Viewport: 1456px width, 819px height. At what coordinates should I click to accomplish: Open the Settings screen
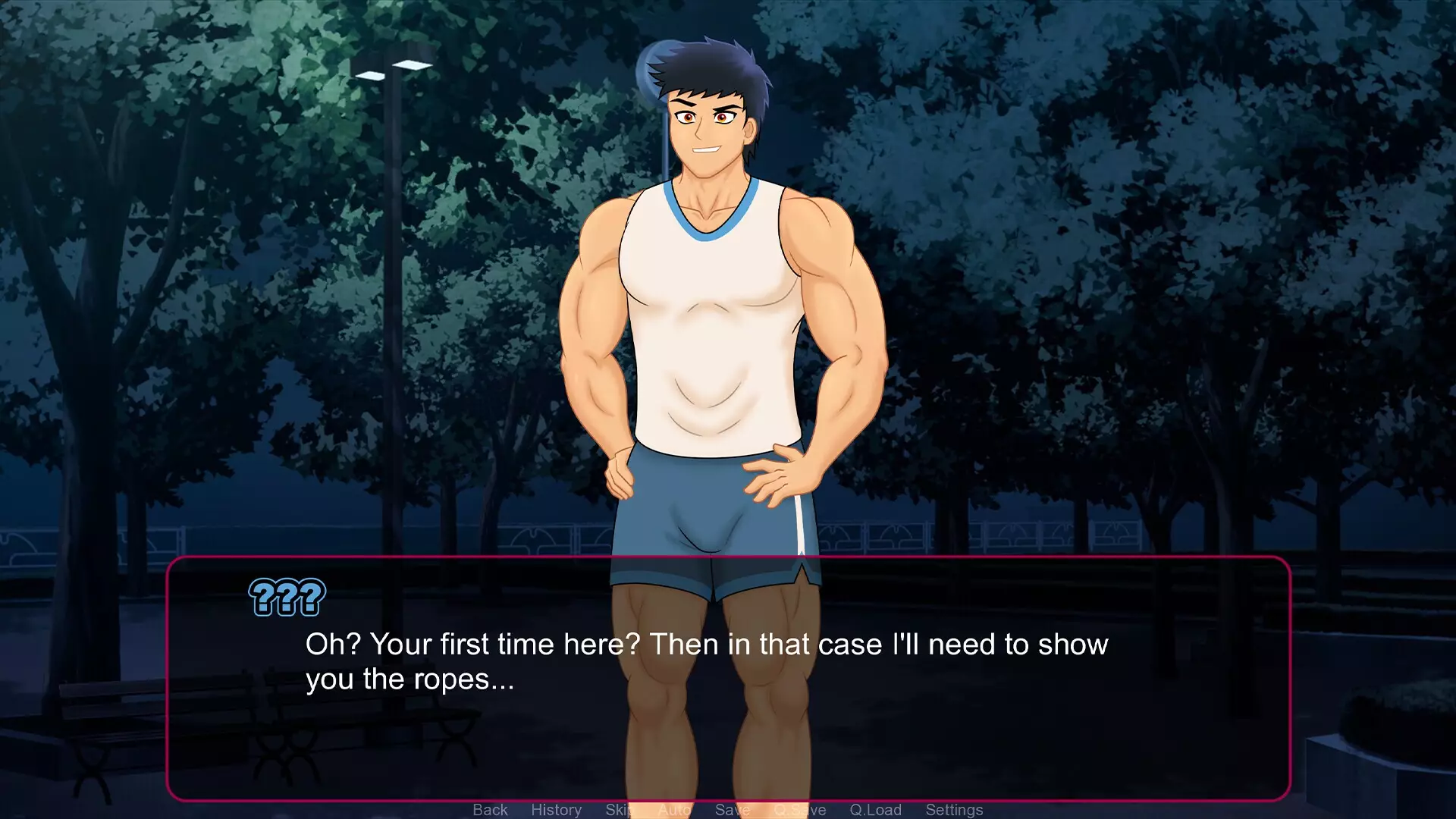pyautogui.click(x=954, y=809)
